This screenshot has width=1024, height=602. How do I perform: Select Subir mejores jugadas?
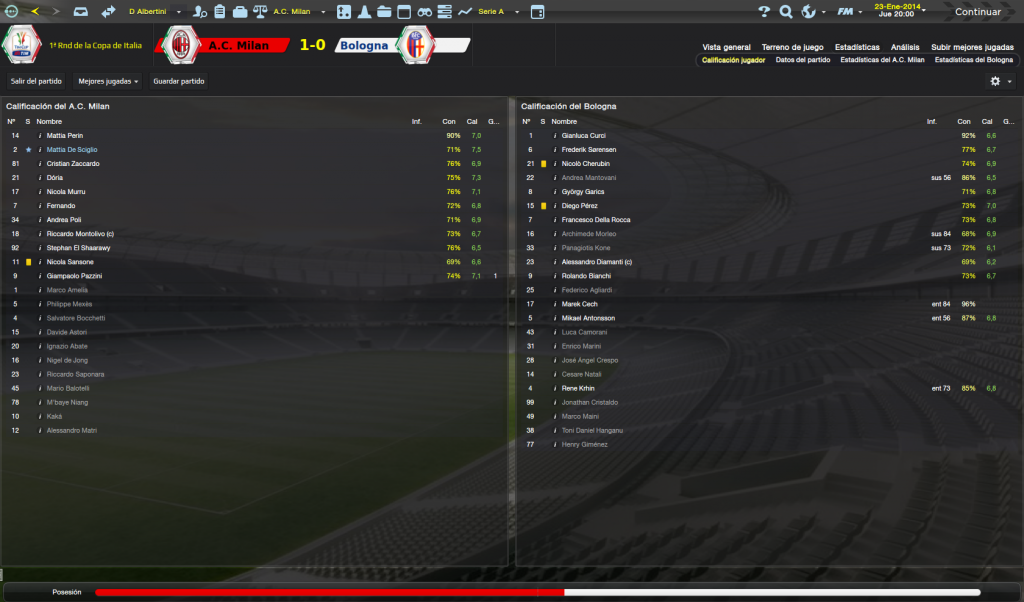(972, 47)
